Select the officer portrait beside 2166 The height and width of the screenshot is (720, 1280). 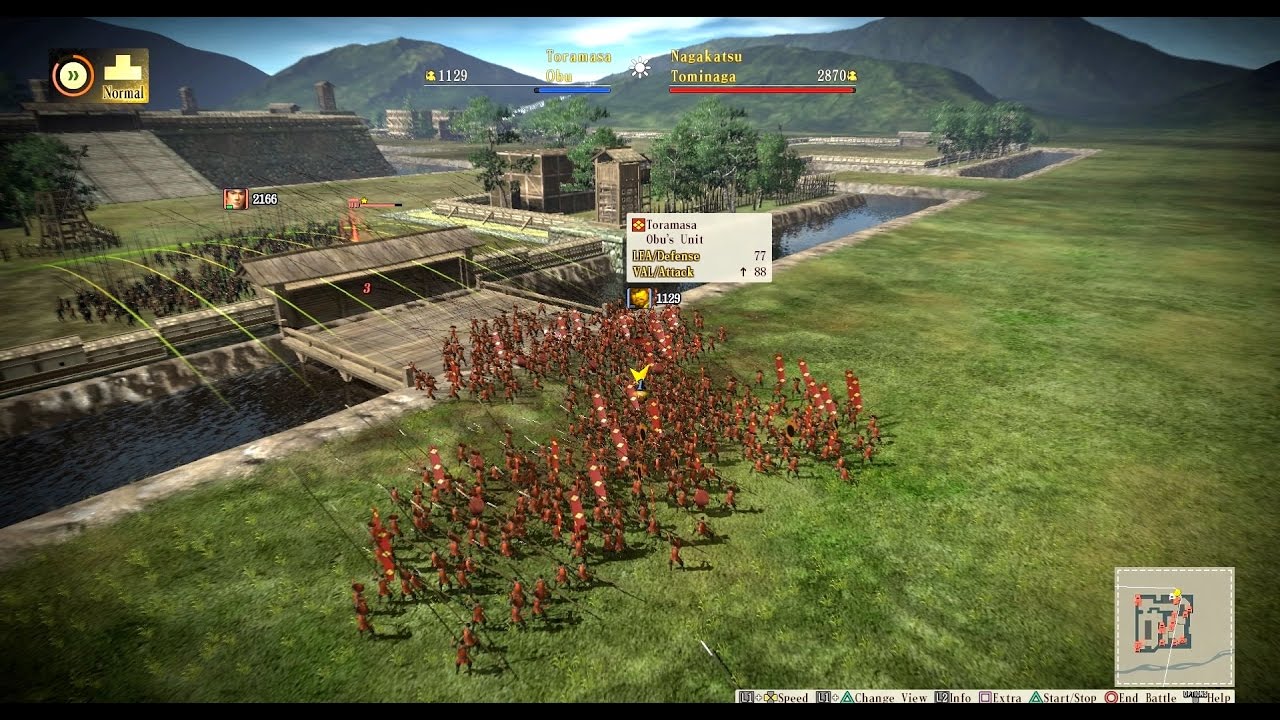235,199
